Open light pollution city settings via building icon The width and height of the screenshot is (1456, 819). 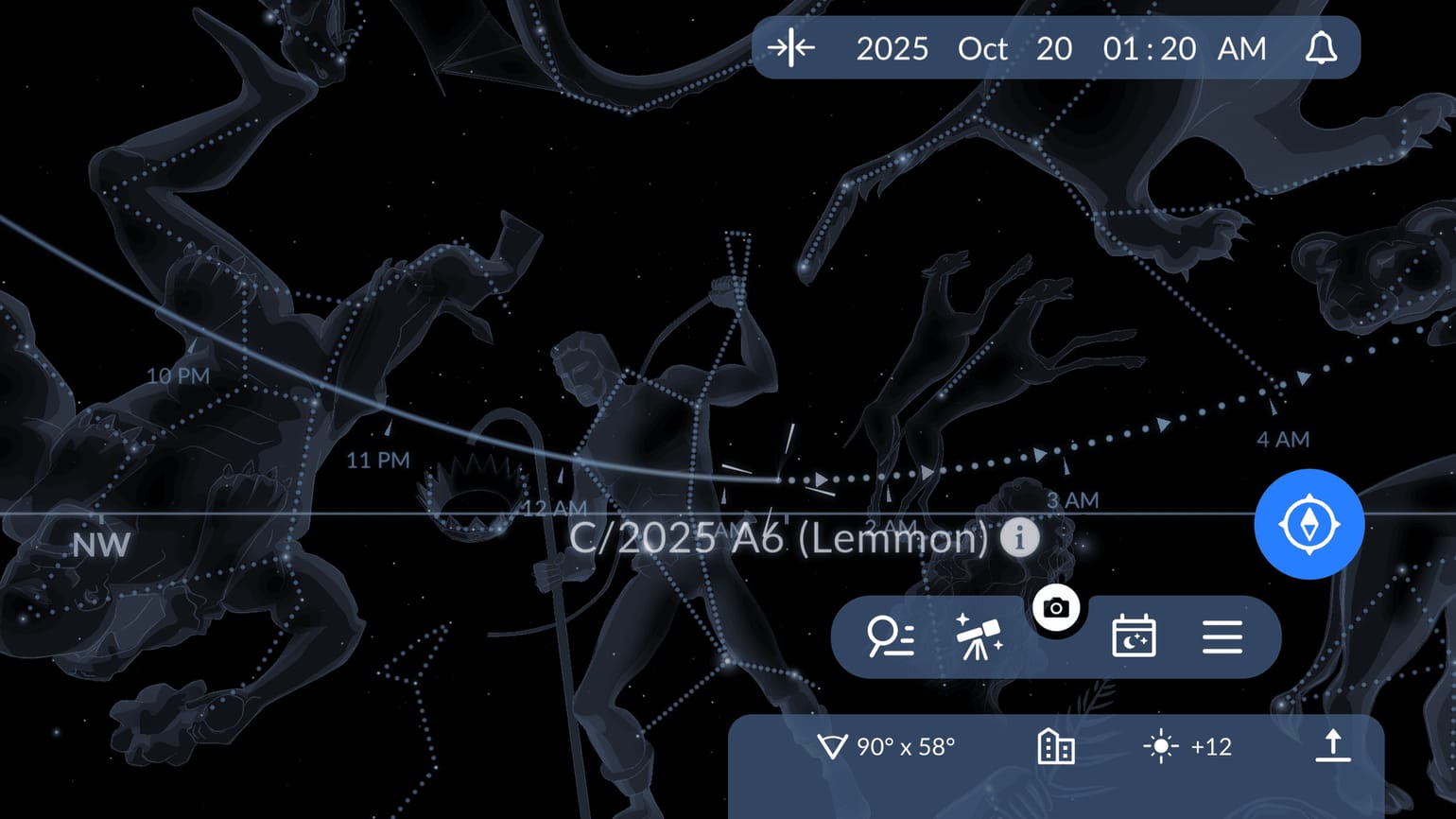(x=1056, y=746)
